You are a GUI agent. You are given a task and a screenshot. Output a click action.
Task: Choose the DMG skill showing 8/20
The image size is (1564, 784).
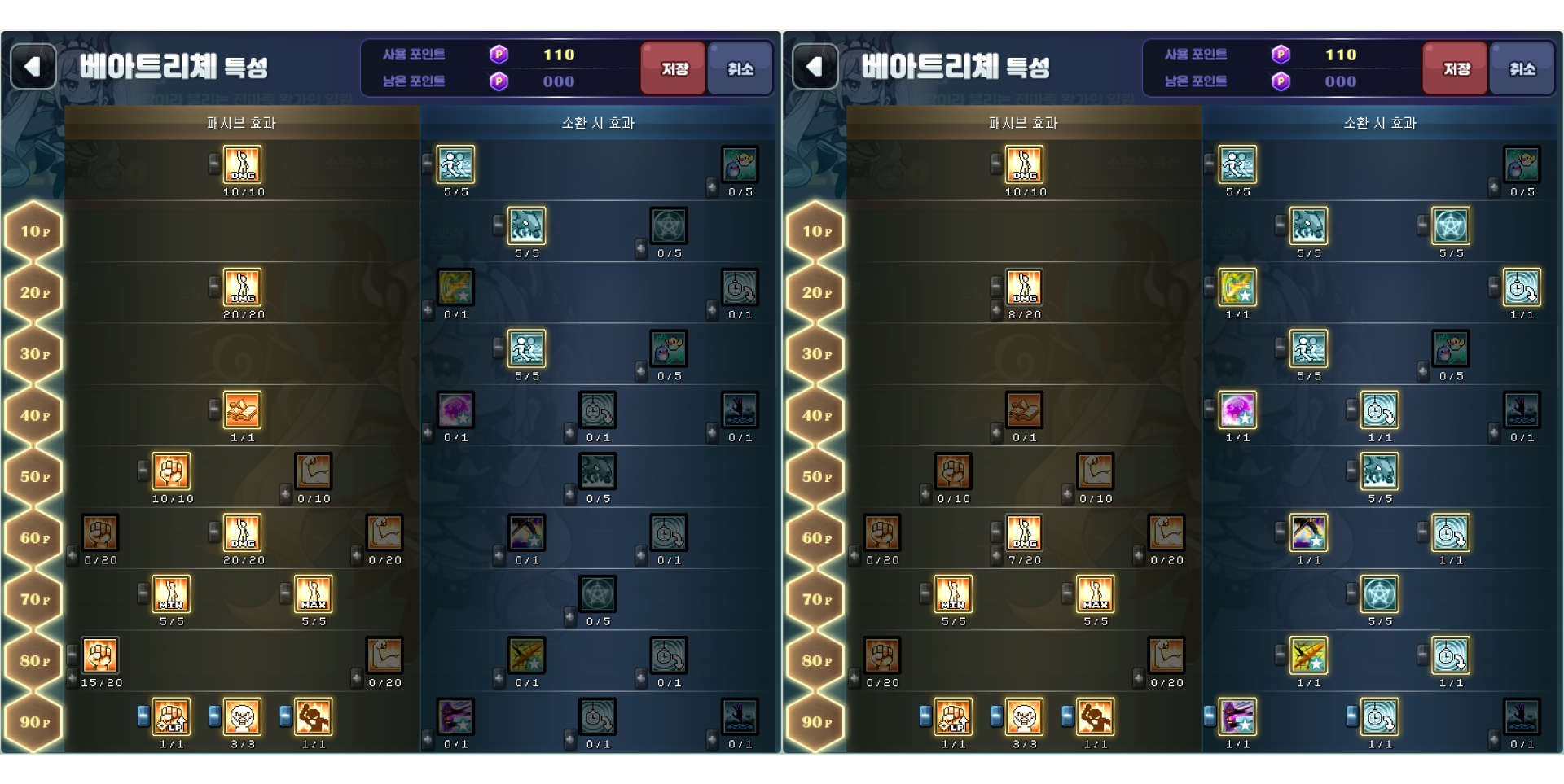[x=1024, y=288]
